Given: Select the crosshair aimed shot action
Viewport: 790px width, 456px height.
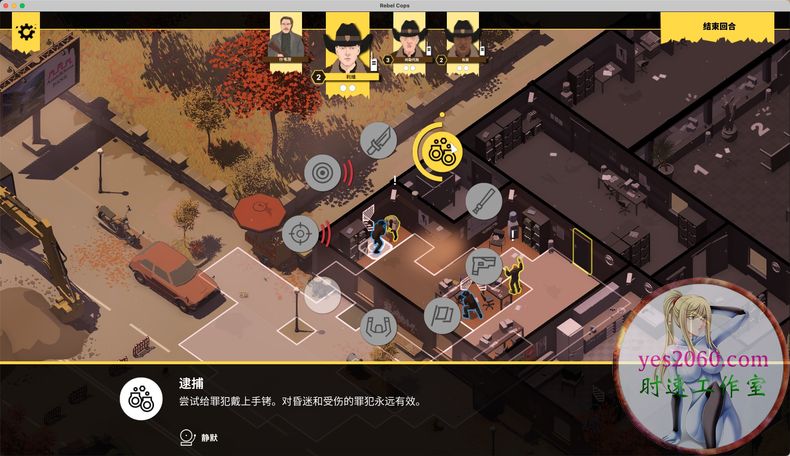Looking at the screenshot, I should [x=298, y=234].
